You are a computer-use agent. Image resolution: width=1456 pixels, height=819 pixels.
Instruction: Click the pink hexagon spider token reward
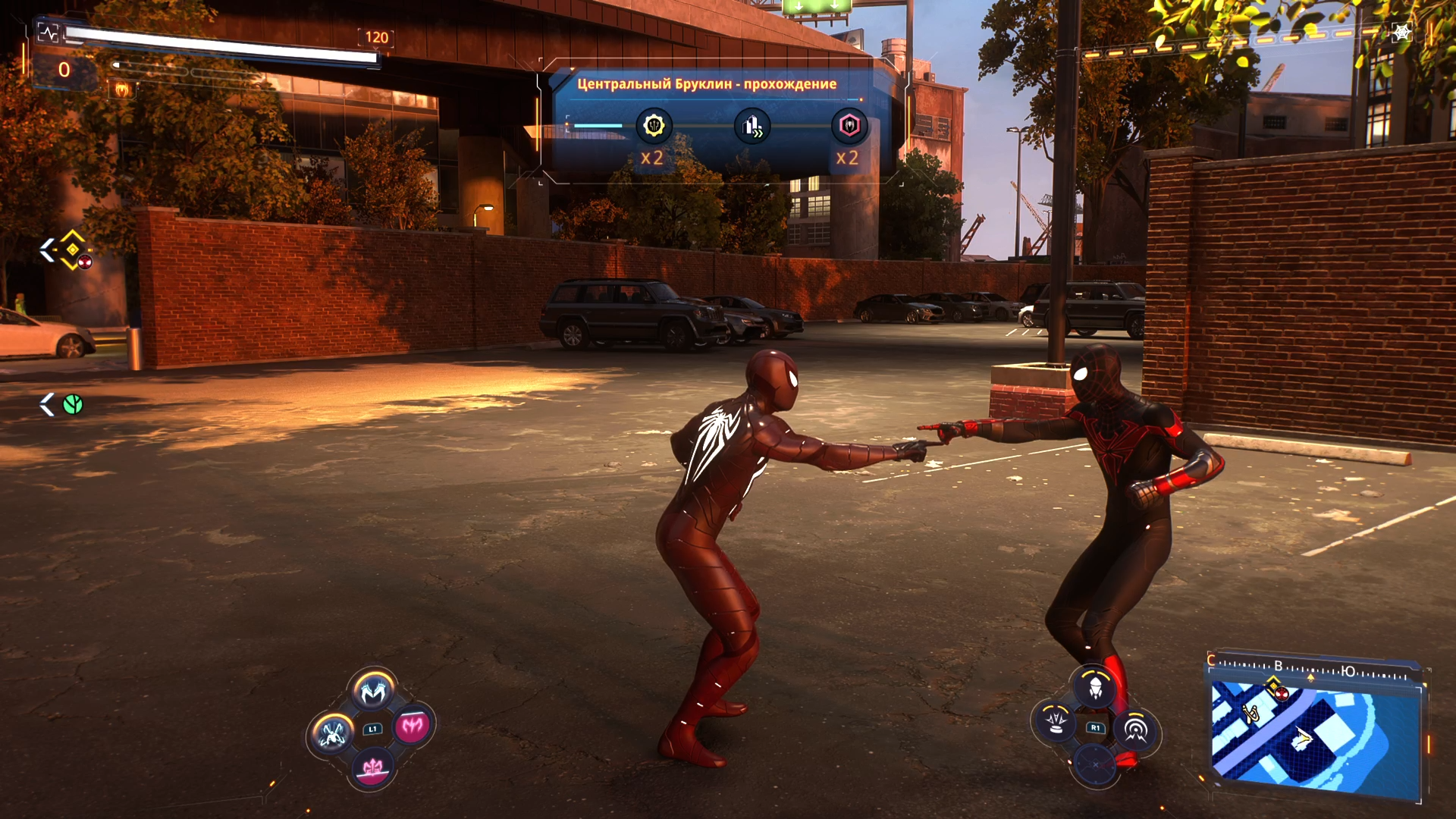849,125
